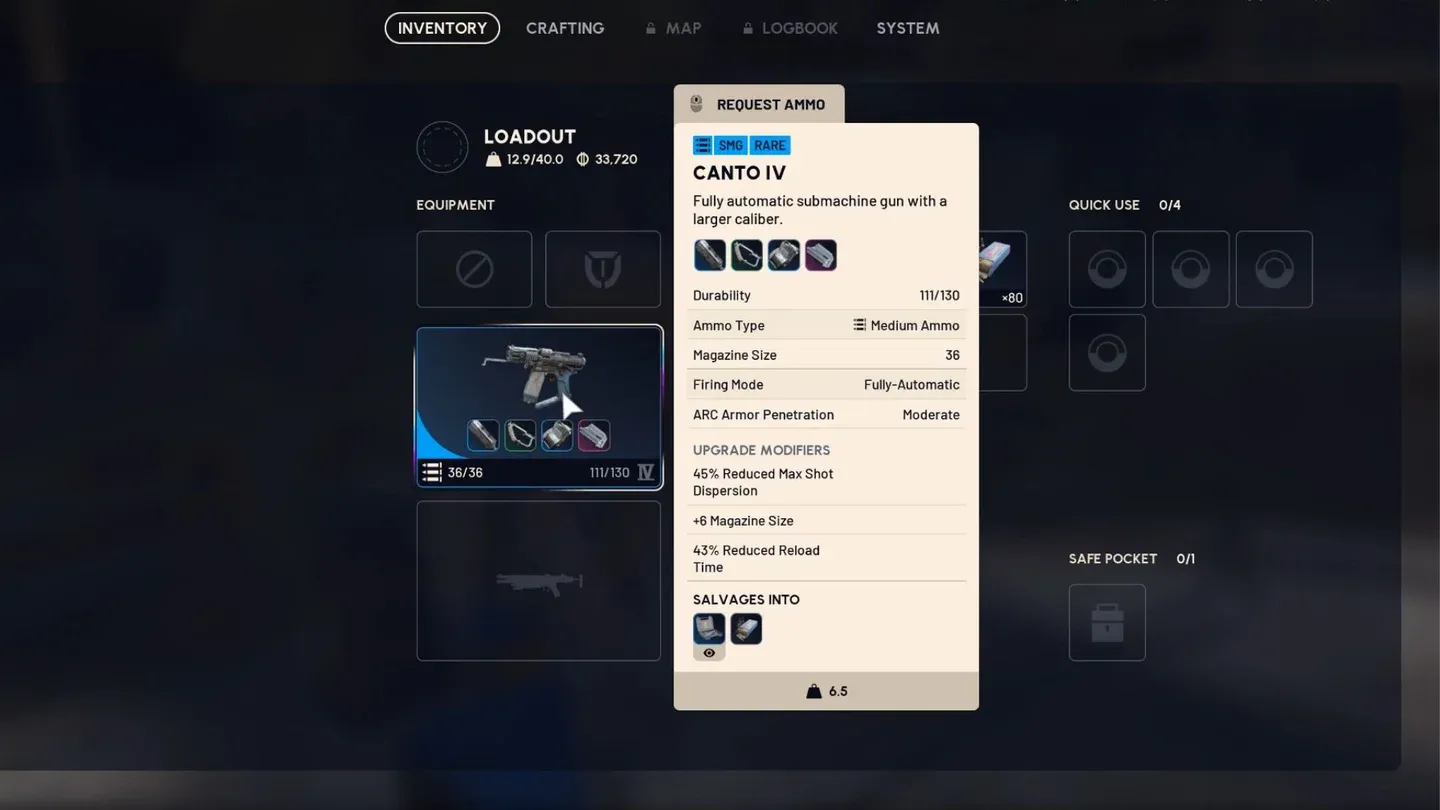Click the blue ammo icon next to the SMG tag

pos(702,145)
